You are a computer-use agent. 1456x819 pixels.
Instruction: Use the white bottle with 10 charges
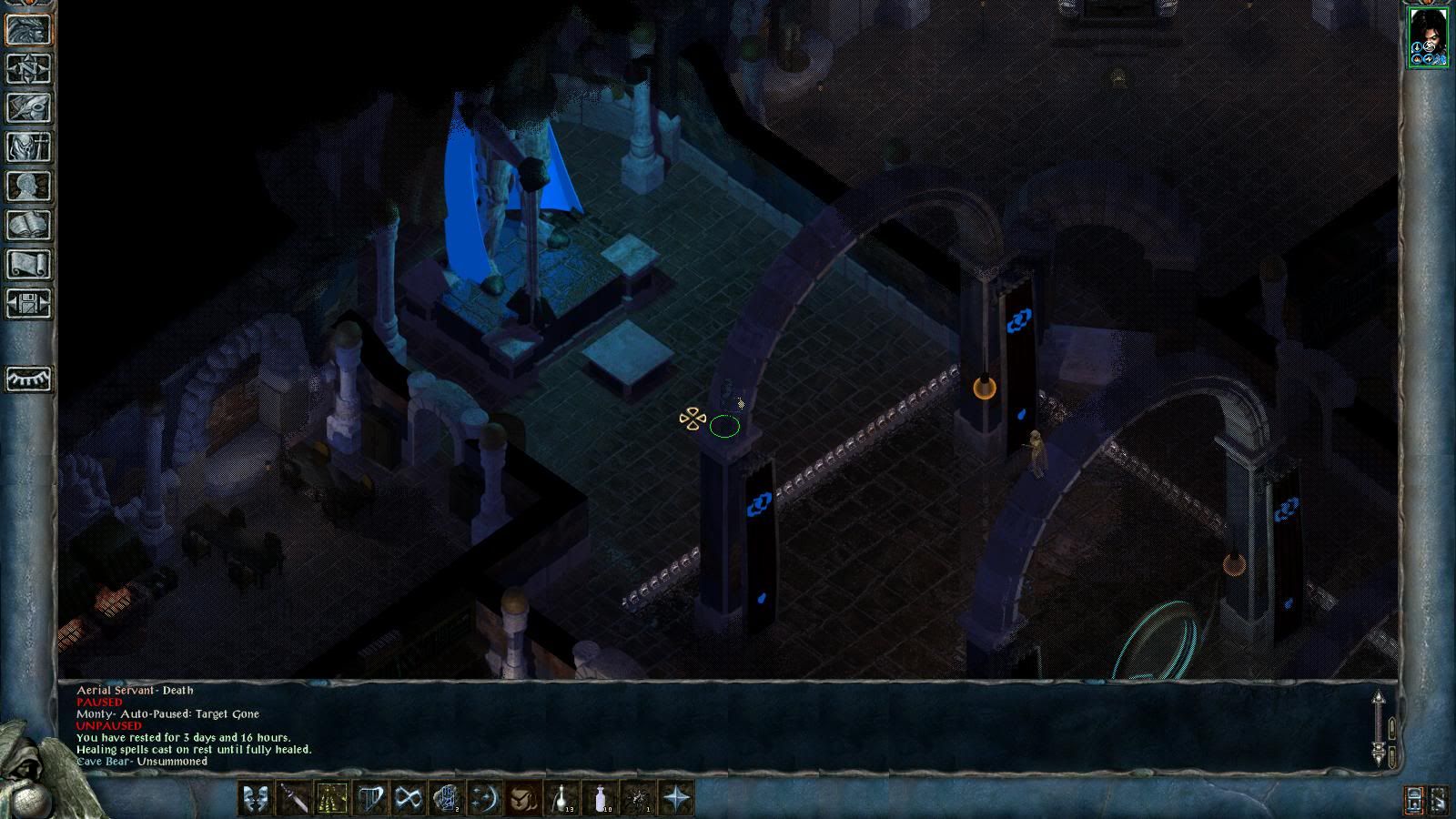(600, 798)
